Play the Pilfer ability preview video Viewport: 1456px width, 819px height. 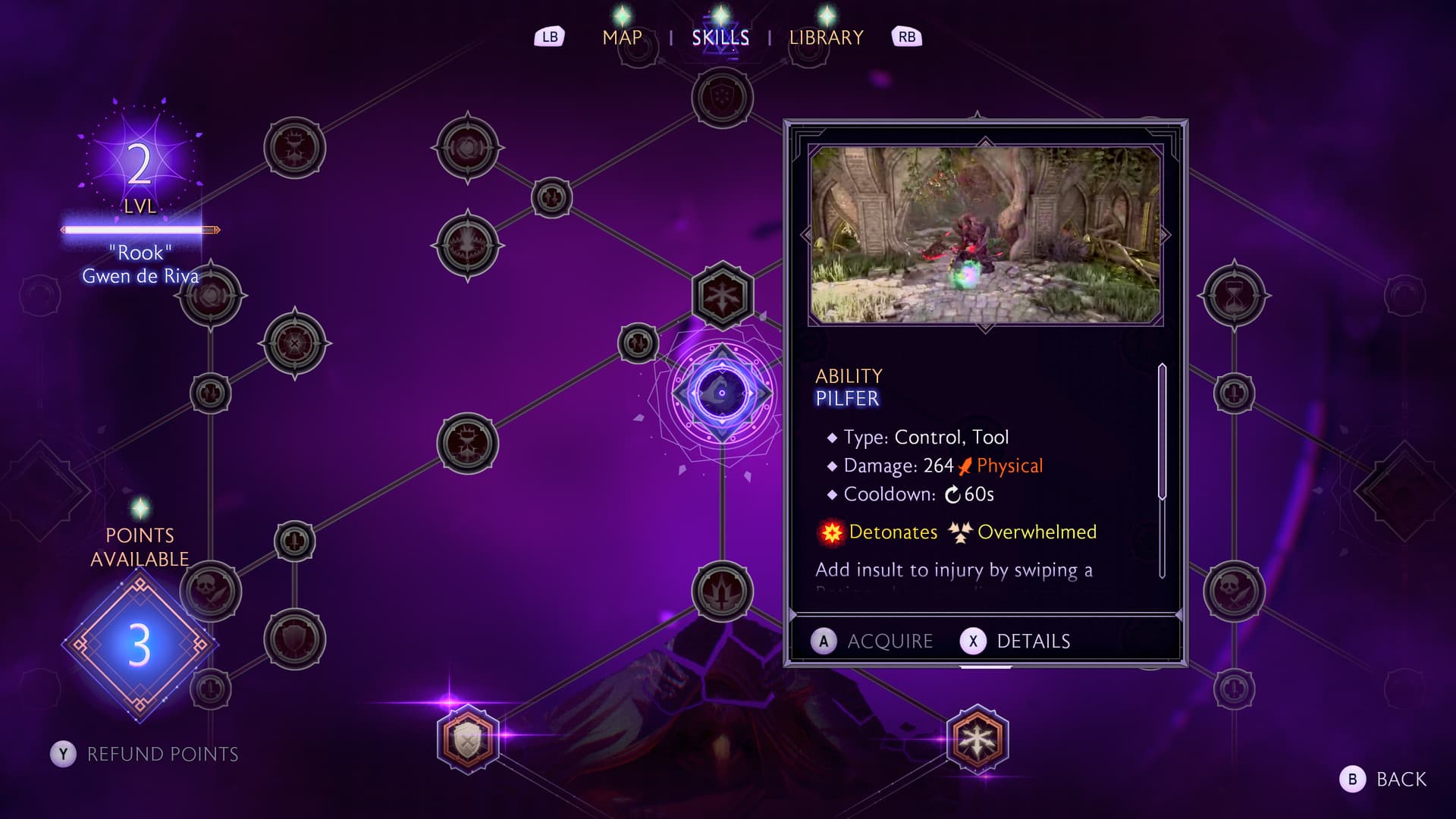tap(985, 235)
